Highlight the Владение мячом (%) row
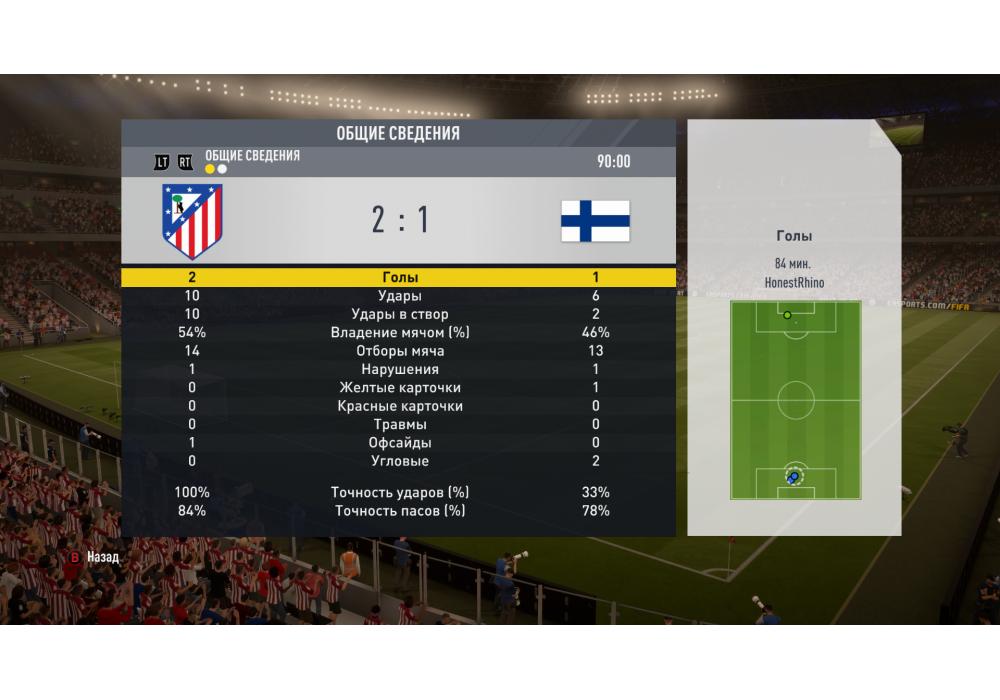The width and height of the screenshot is (1000, 700). pos(399,332)
